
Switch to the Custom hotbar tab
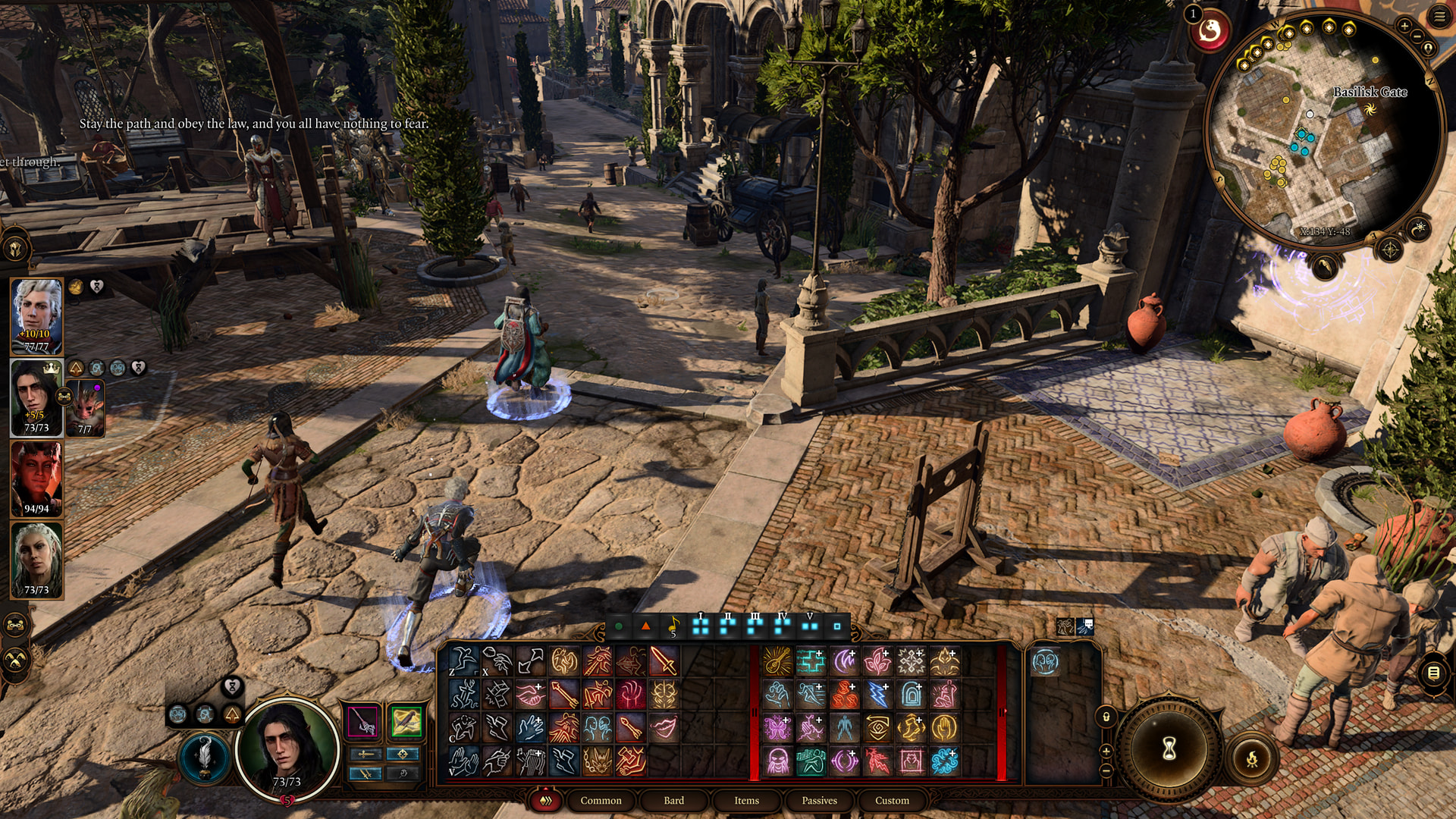point(892,800)
